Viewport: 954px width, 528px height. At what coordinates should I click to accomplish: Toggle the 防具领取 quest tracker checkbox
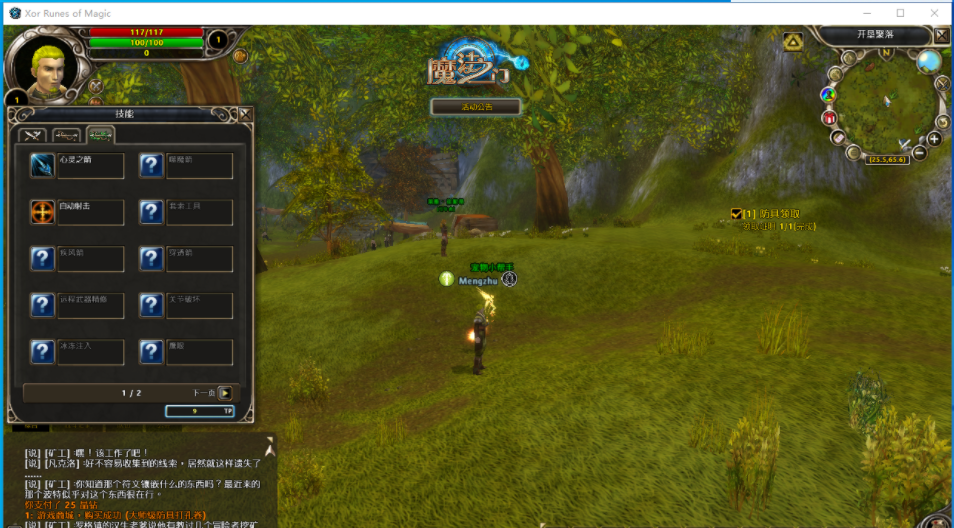736,213
